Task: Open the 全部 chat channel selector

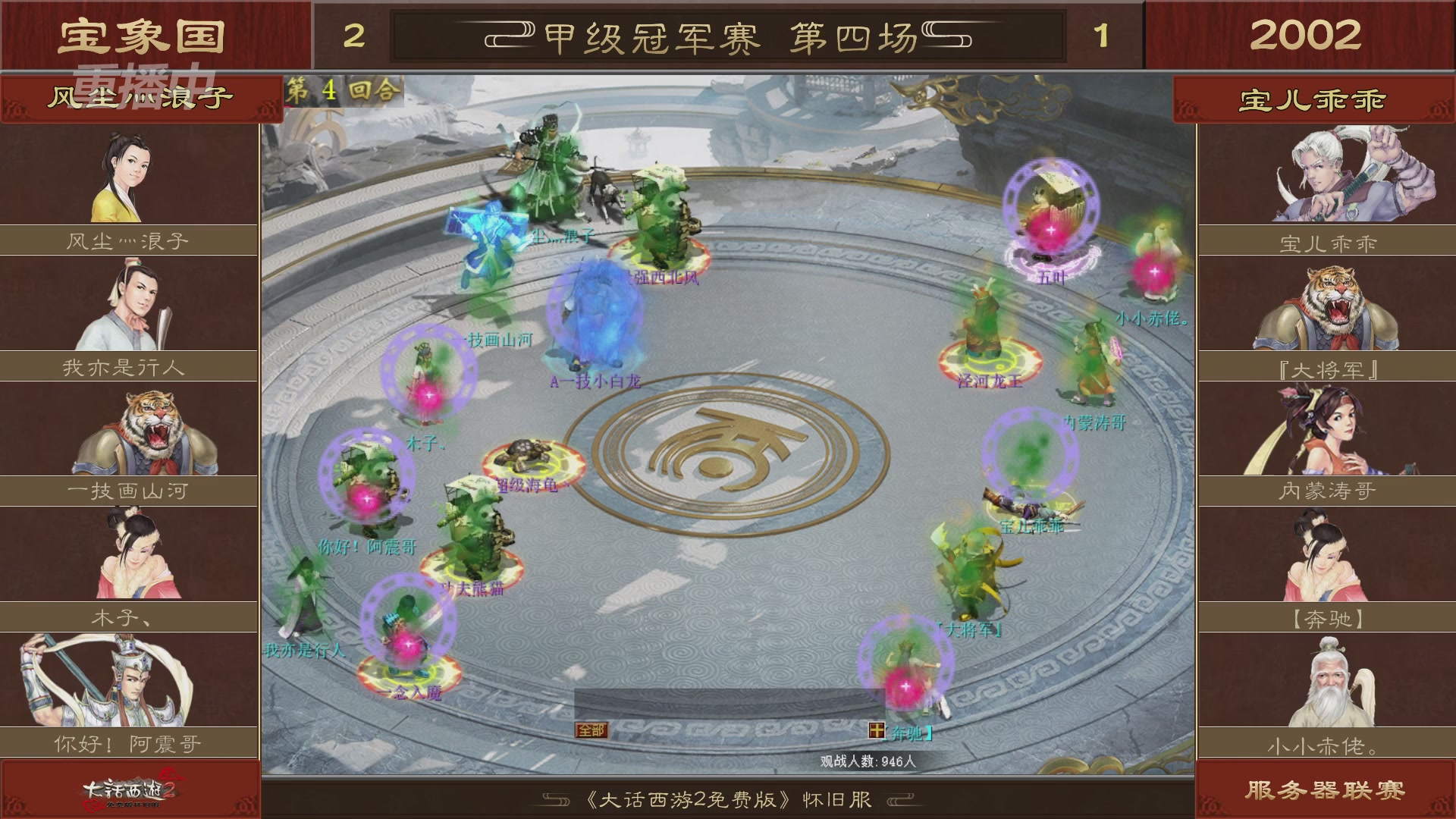Action: click(x=591, y=730)
